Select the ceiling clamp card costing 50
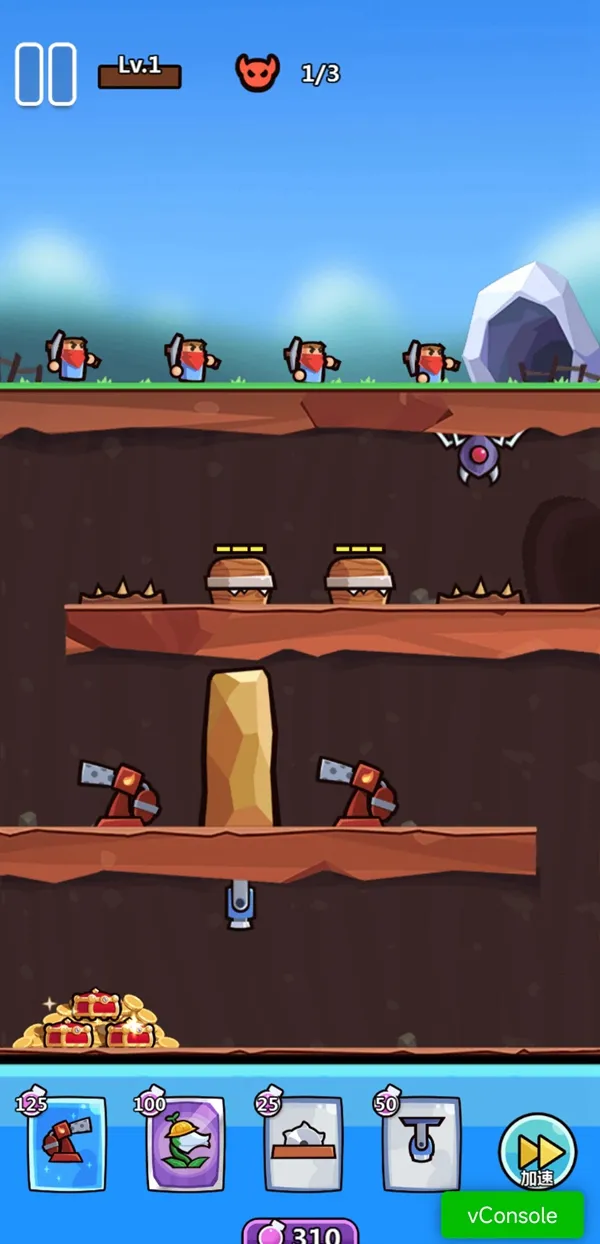The width and height of the screenshot is (600, 1244). (422, 1143)
